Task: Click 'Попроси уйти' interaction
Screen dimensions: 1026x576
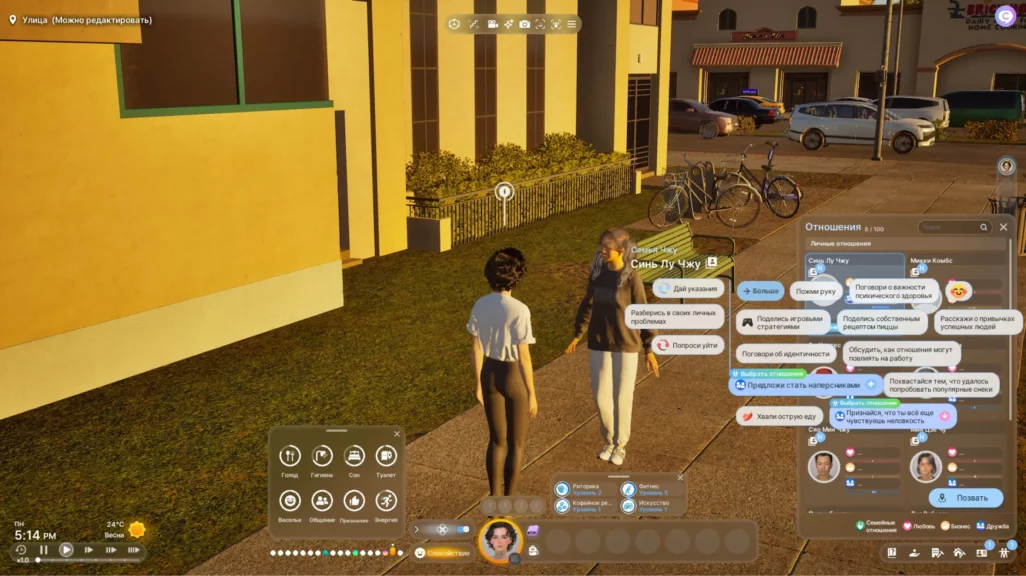Action: coord(687,345)
